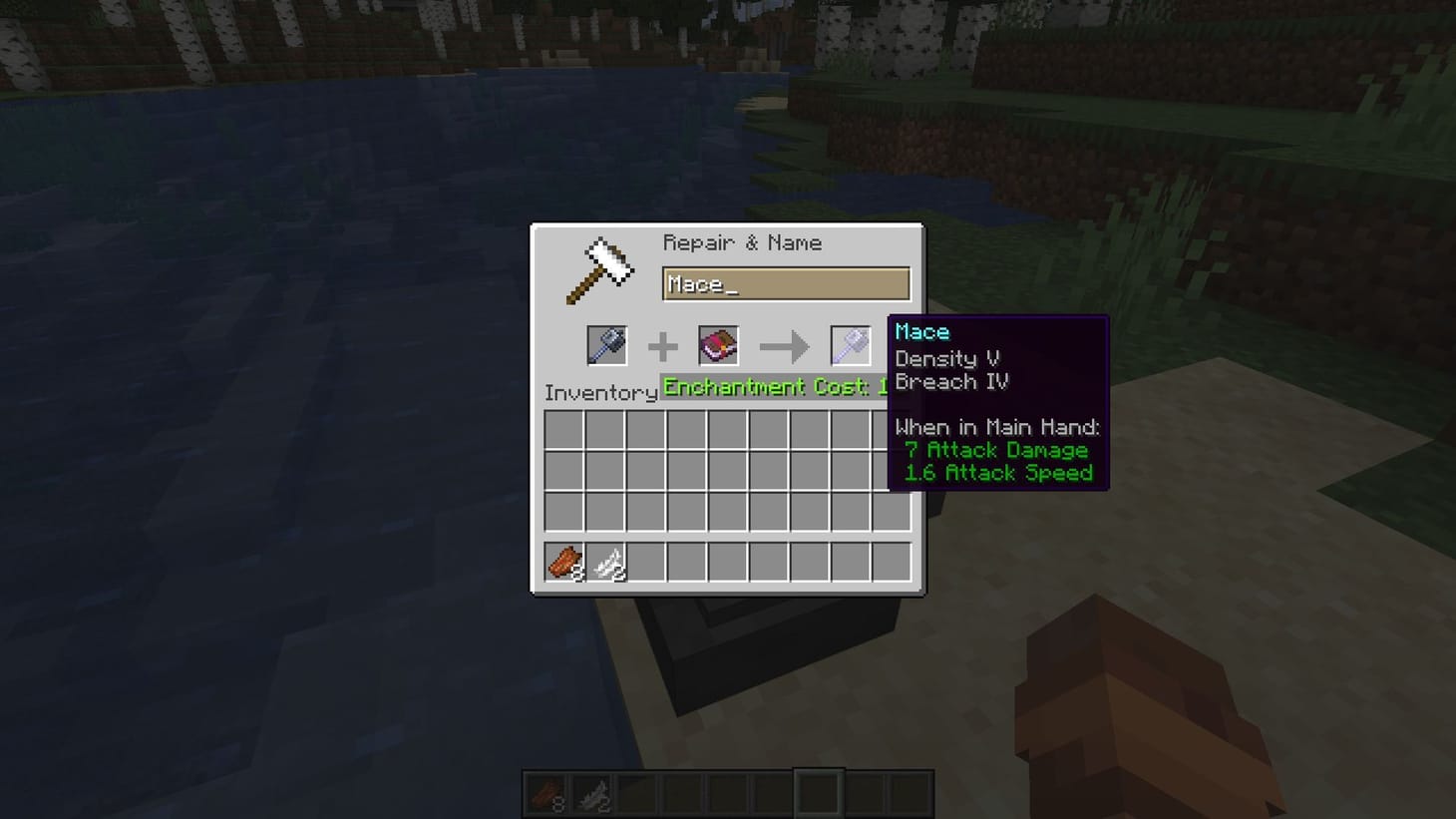Screen dimensions: 1456x819
Task: Pick up the porkchop stack in the inventory
Action: [563, 564]
